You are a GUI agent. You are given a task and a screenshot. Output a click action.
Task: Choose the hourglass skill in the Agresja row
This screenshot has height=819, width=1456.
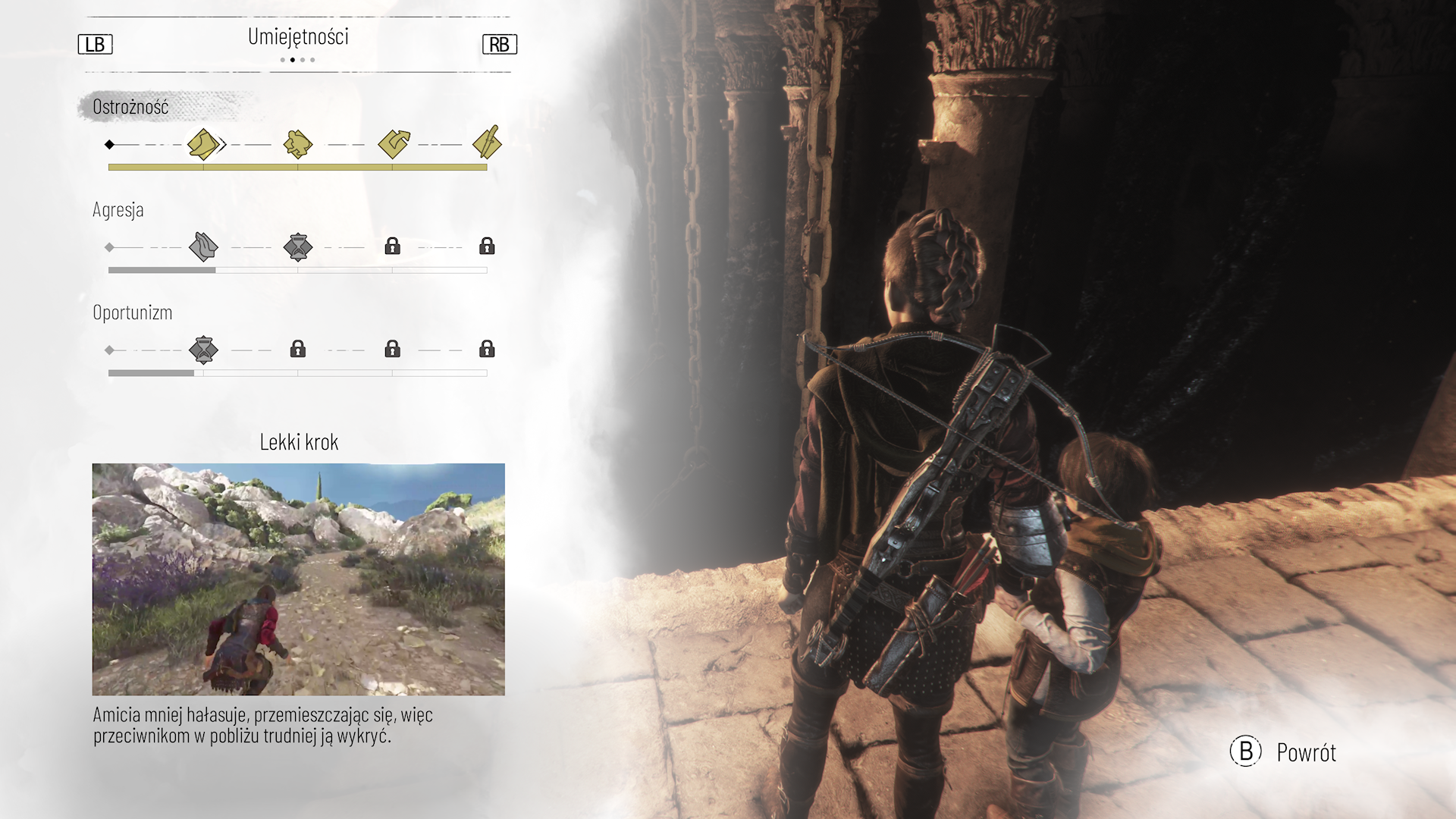[298, 246]
